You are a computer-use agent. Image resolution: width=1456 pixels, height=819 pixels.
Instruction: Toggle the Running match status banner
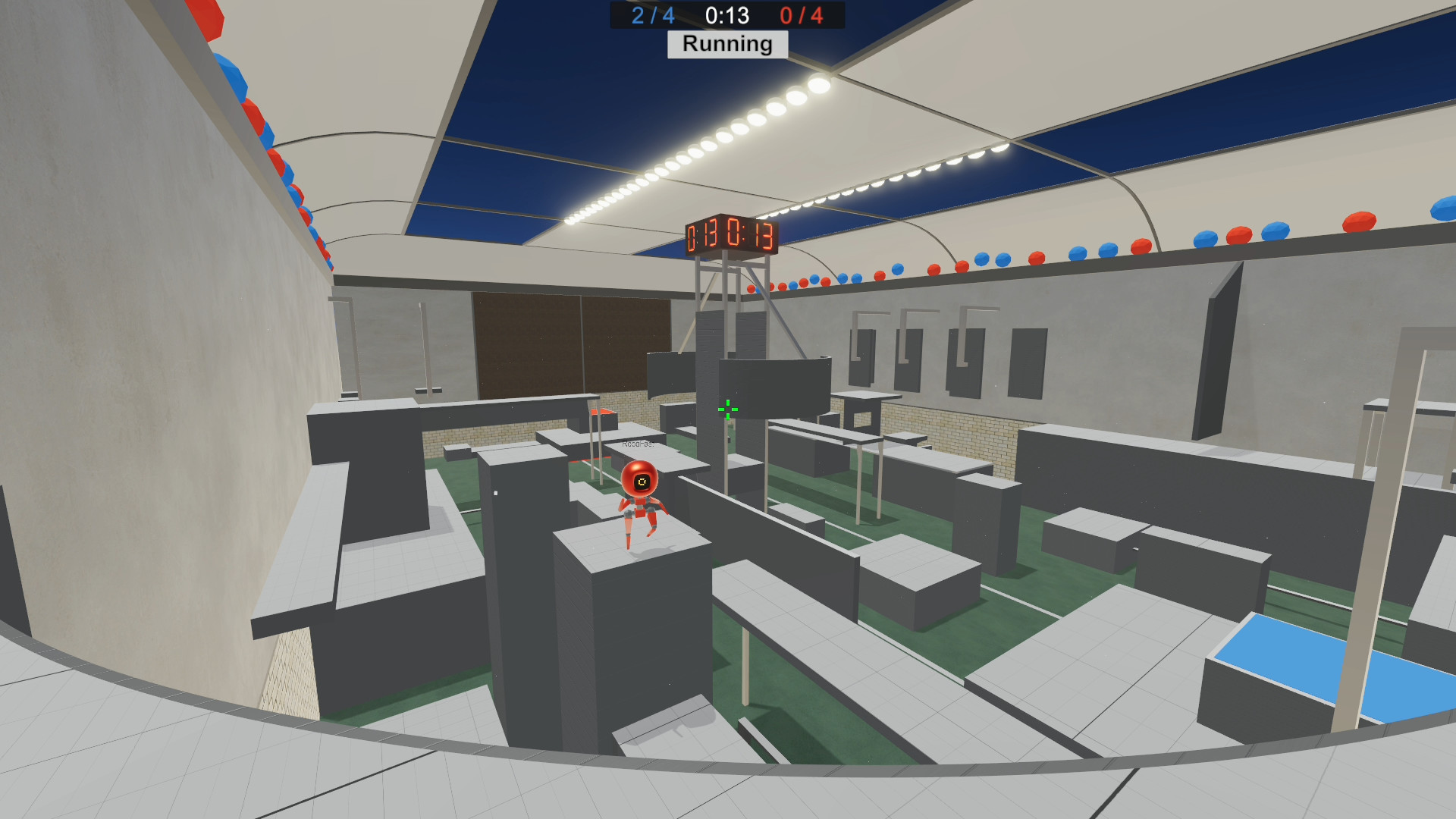point(726,45)
